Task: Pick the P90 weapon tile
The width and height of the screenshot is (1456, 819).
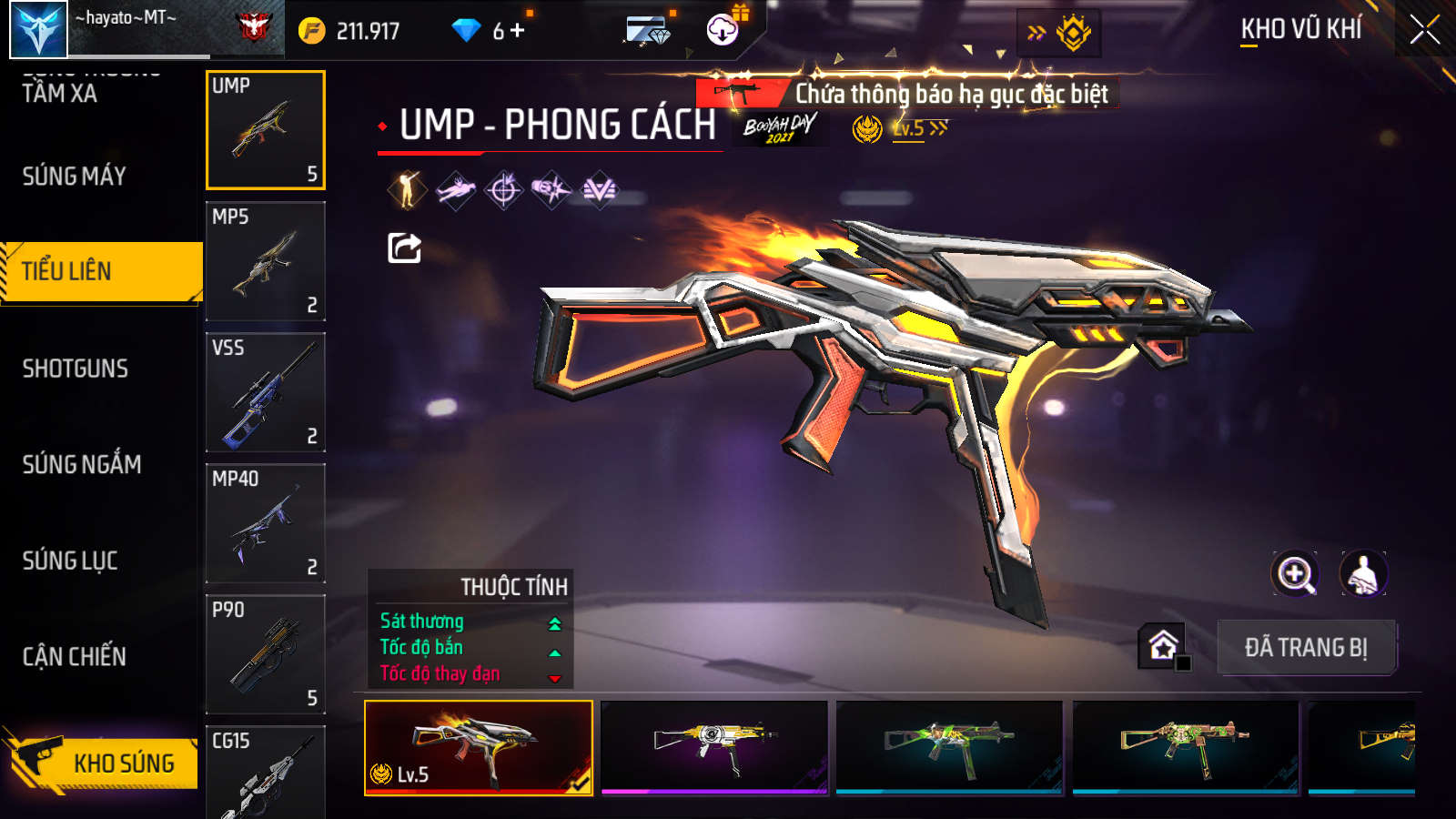Action: click(265, 654)
